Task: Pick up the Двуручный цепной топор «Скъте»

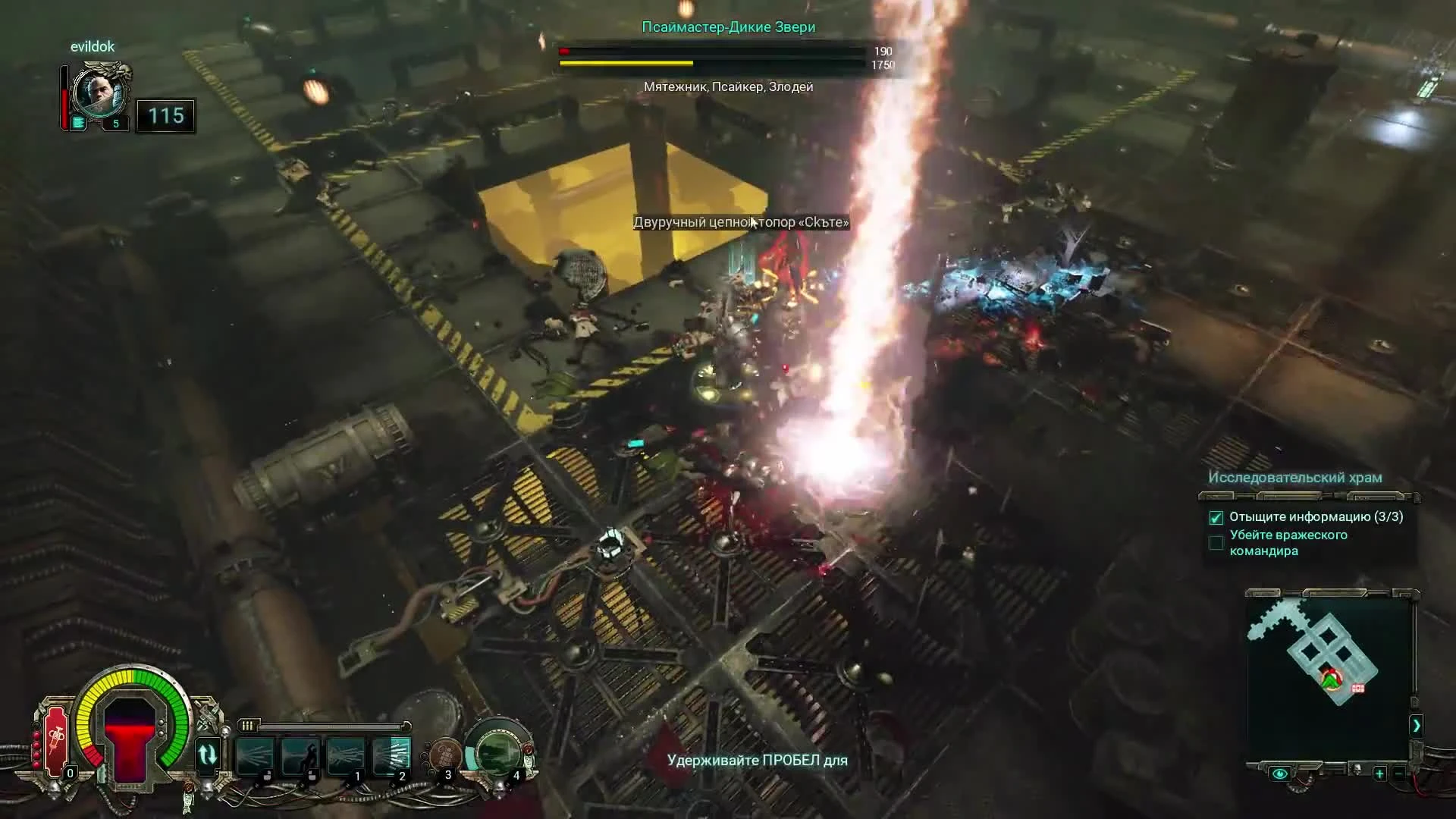Action: [x=741, y=222]
